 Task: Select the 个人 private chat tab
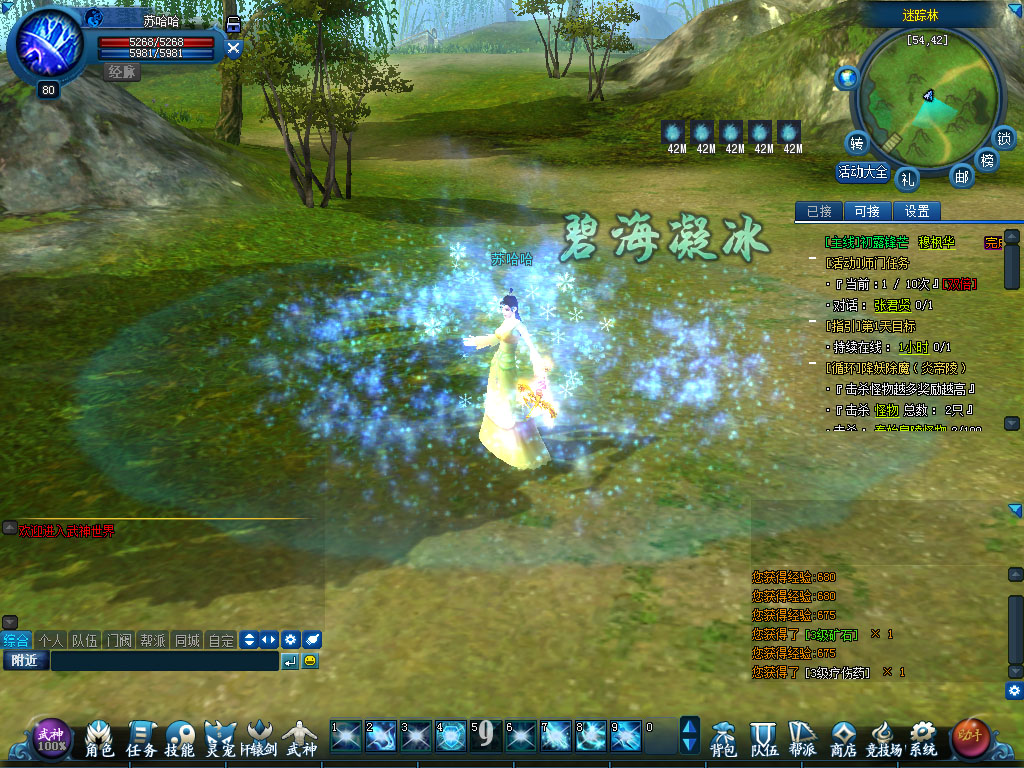tap(50, 640)
